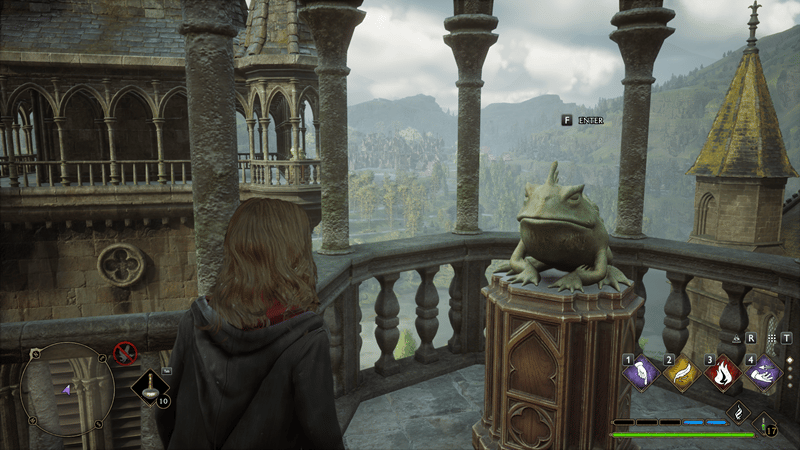Cast the red fire spell in slot 3
800x450 pixels.
722,374
